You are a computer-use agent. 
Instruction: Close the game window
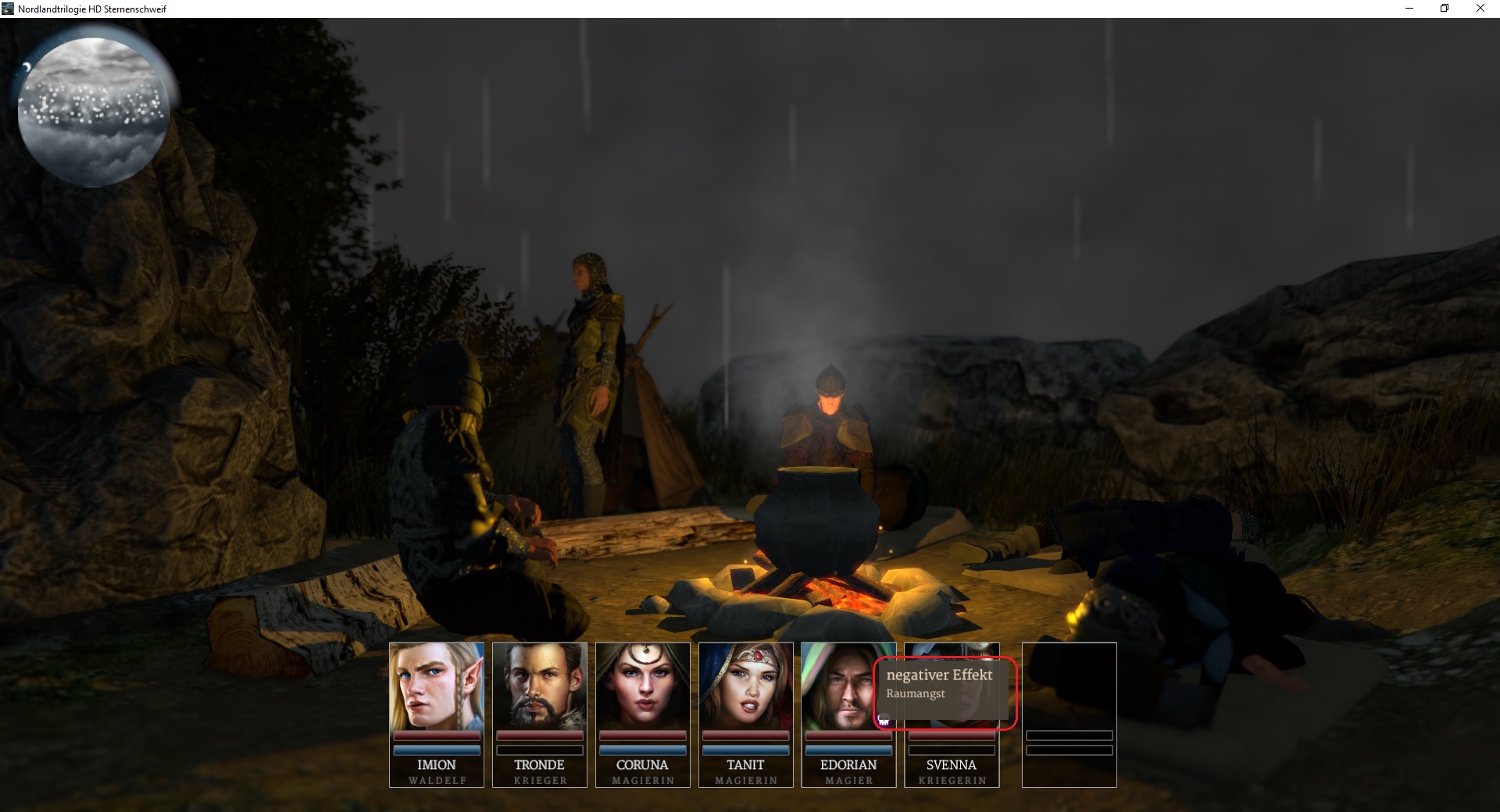(x=1480, y=9)
